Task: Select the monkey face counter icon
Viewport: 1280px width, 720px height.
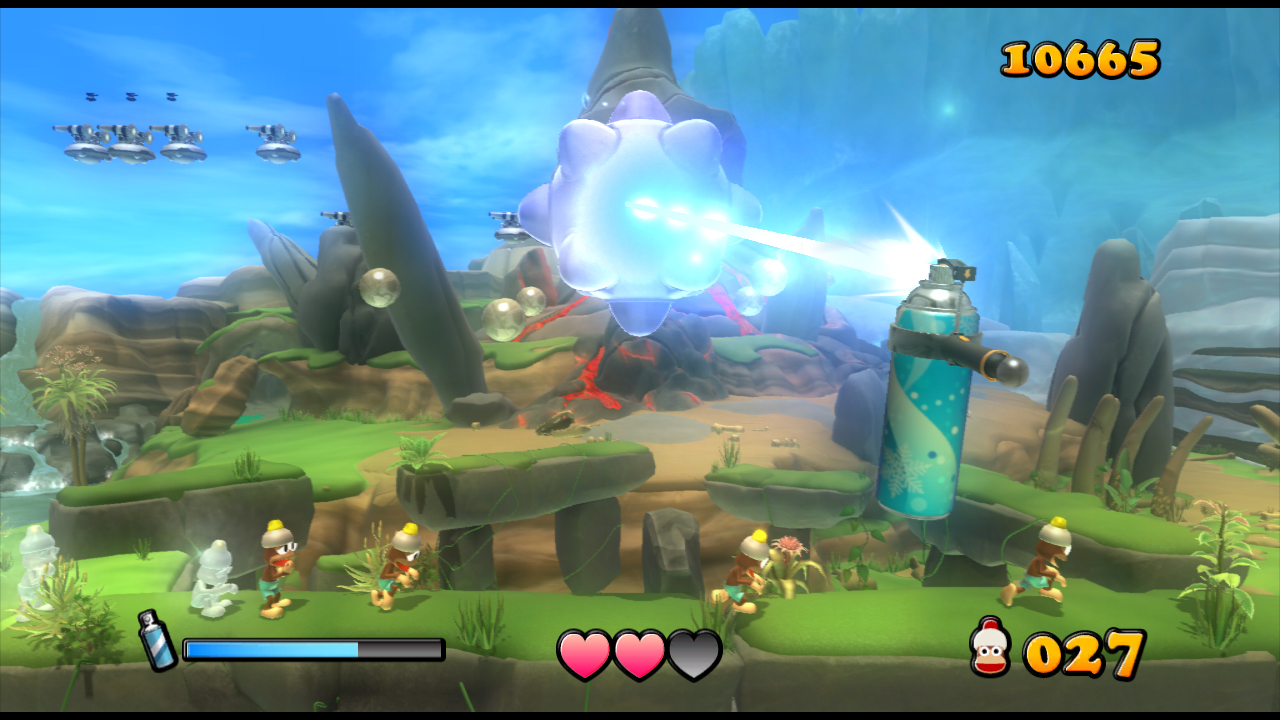Action: (990, 647)
